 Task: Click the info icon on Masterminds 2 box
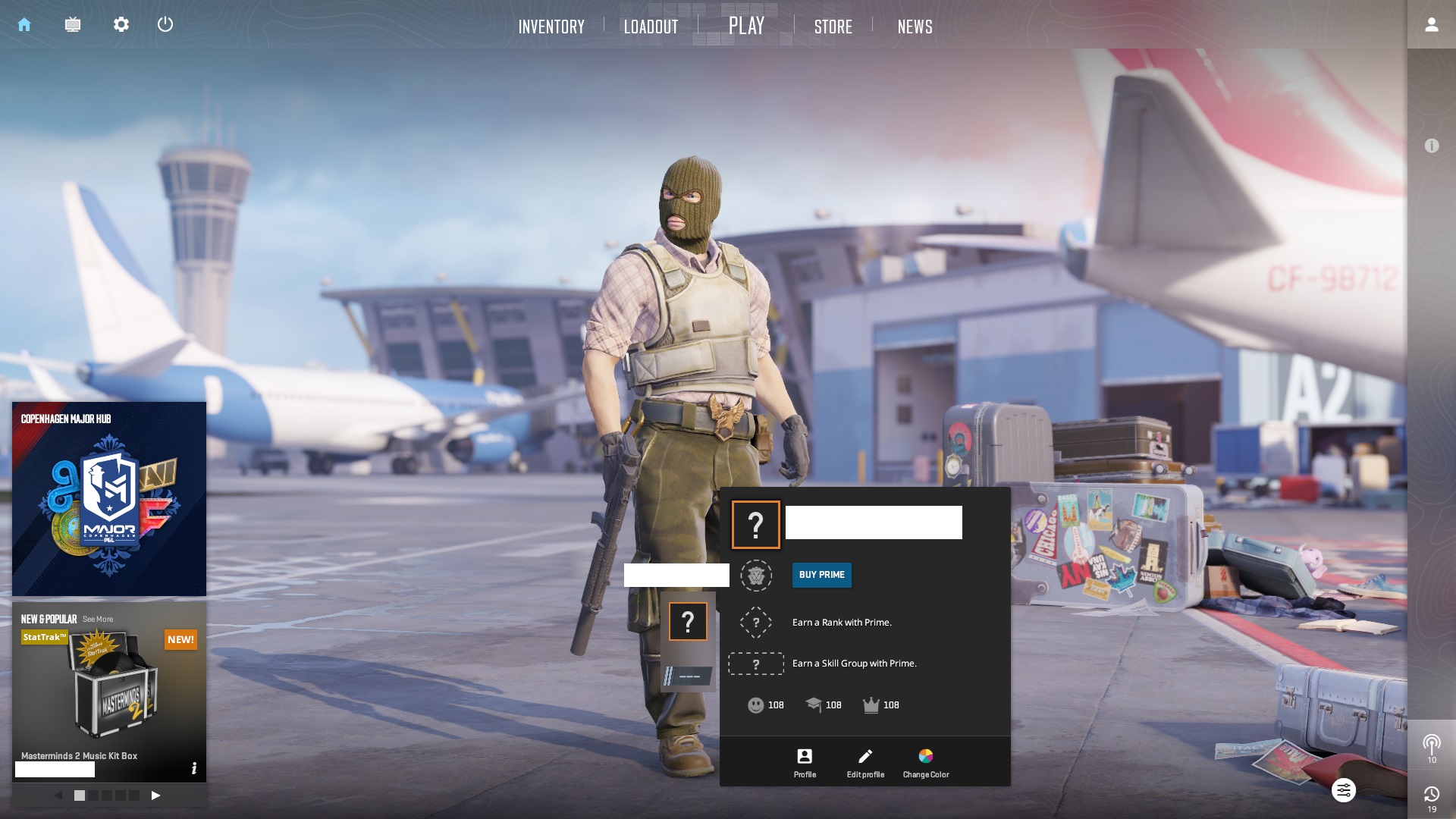tap(195, 768)
